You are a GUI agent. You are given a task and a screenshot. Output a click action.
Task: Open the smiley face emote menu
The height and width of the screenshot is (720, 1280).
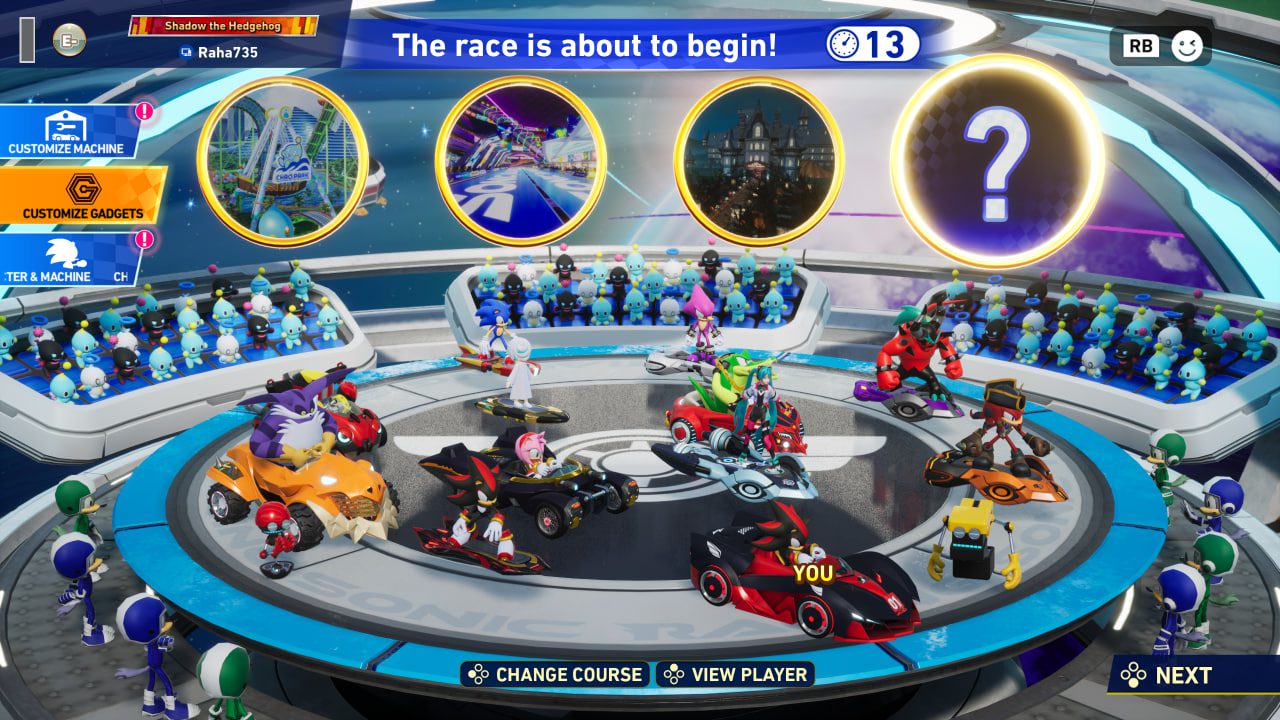pyautogui.click(x=1186, y=45)
